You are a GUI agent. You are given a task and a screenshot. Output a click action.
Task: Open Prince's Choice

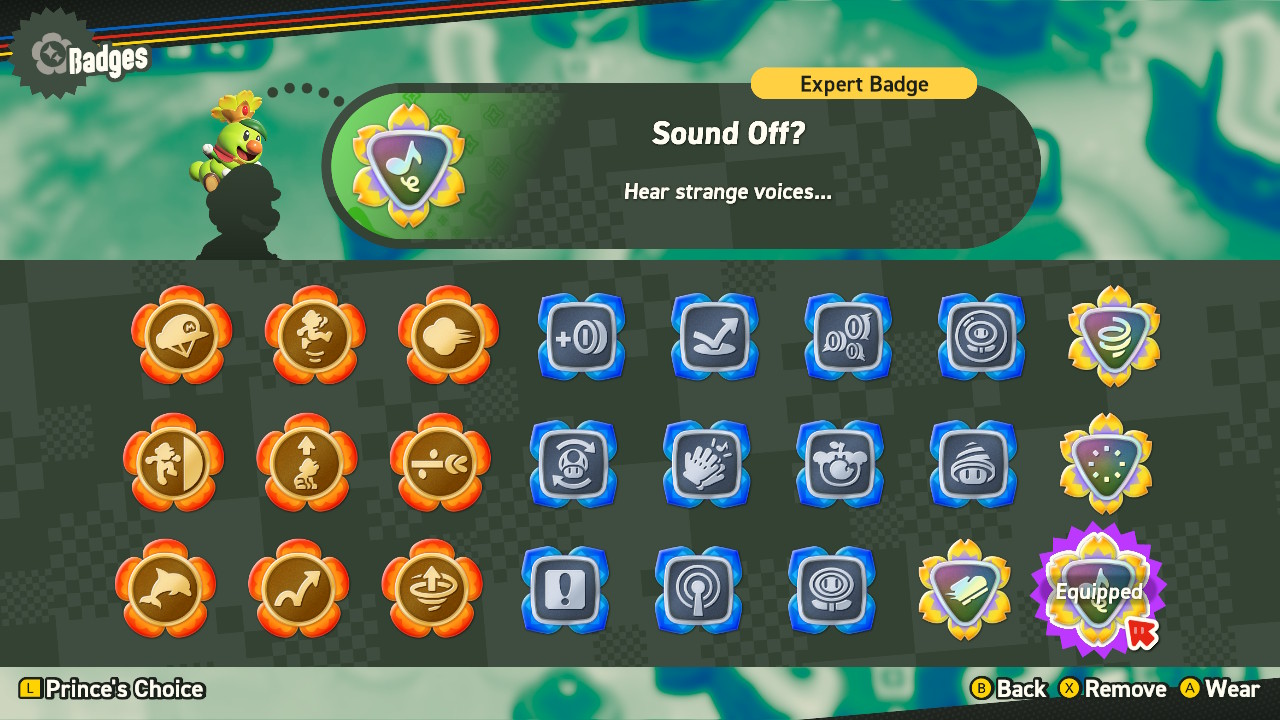pyautogui.click(x=100, y=689)
